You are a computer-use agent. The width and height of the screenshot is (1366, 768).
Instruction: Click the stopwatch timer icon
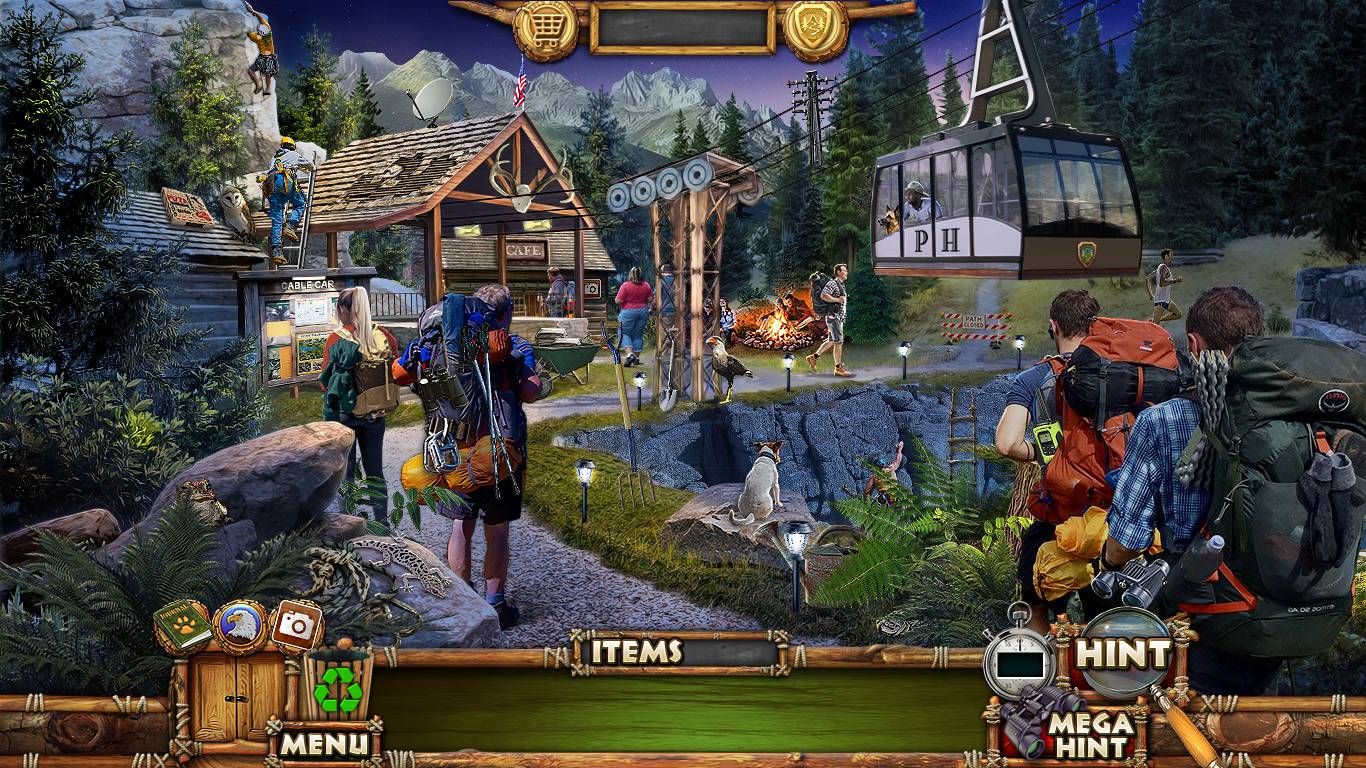click(x=1019, y=660)
